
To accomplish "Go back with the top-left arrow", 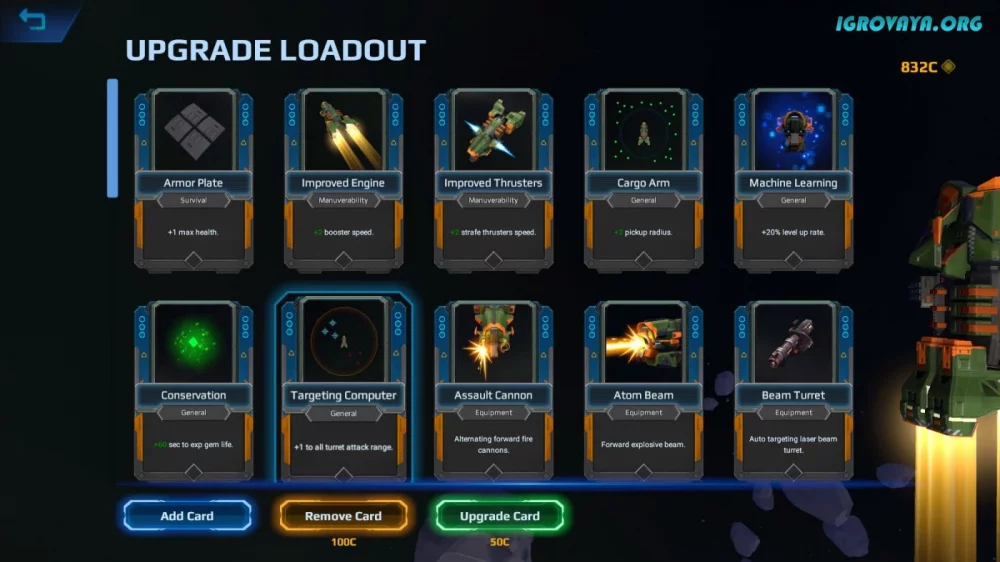I will (x=33, y=20).
